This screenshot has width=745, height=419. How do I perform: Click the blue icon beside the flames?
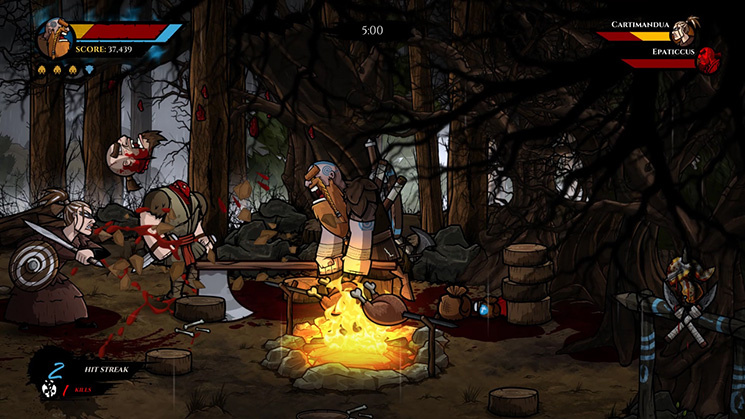click(x=87, y=70)
